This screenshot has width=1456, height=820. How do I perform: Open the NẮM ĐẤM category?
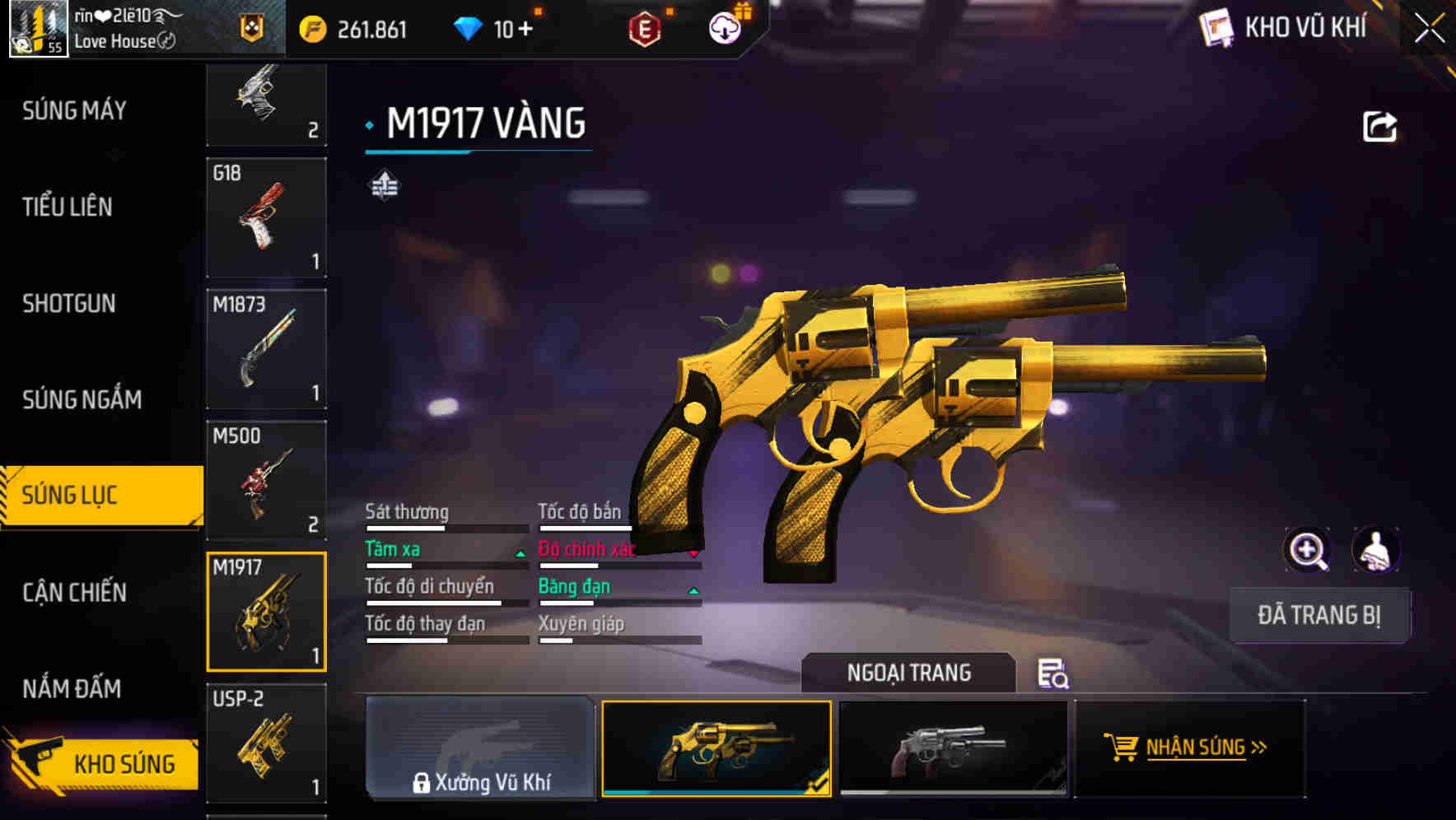coord(72,688)
